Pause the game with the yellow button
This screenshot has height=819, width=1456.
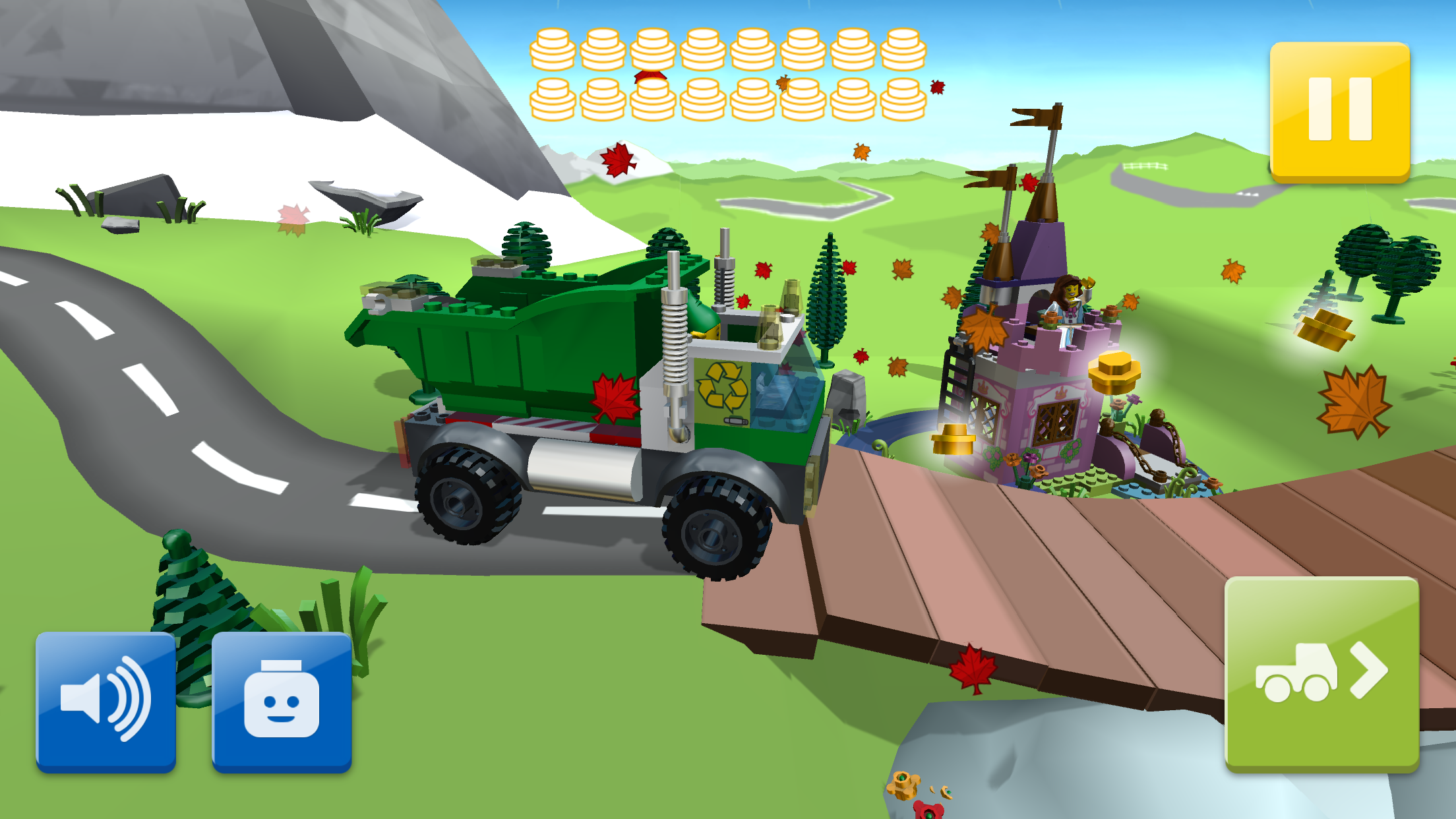(x=1339, y=110)
